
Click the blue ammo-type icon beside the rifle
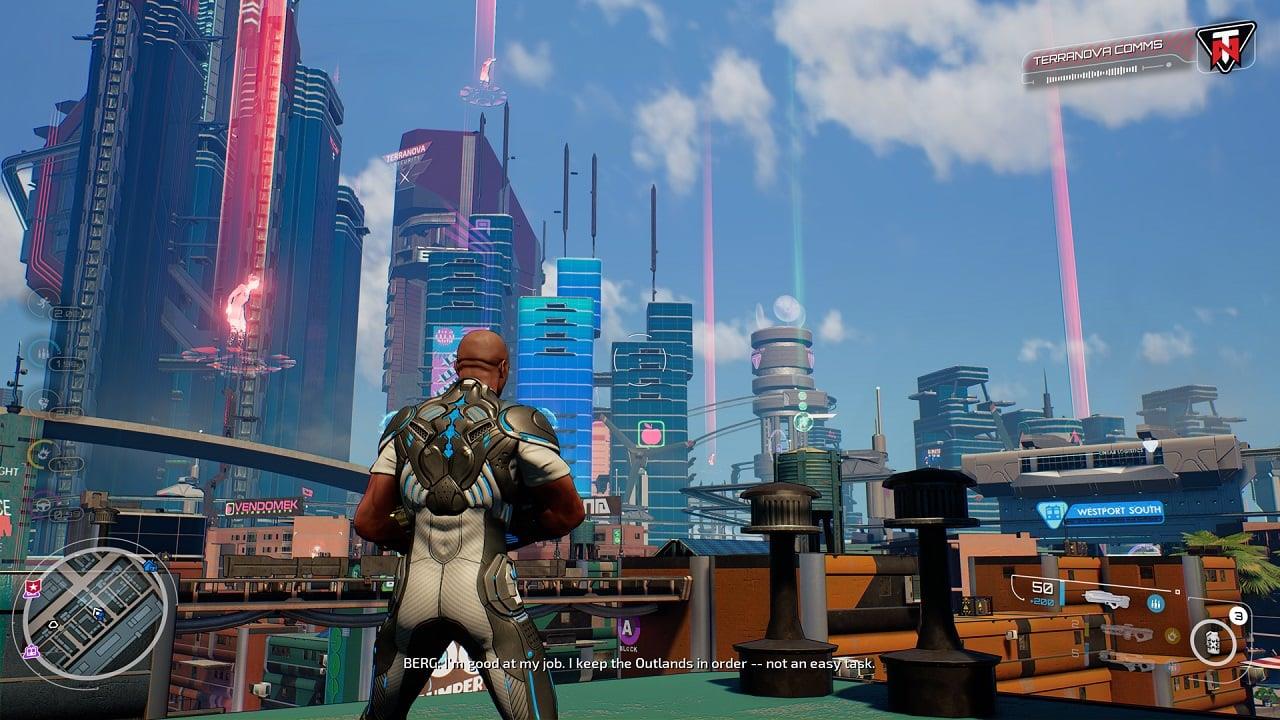click(x=1157, y=603)
